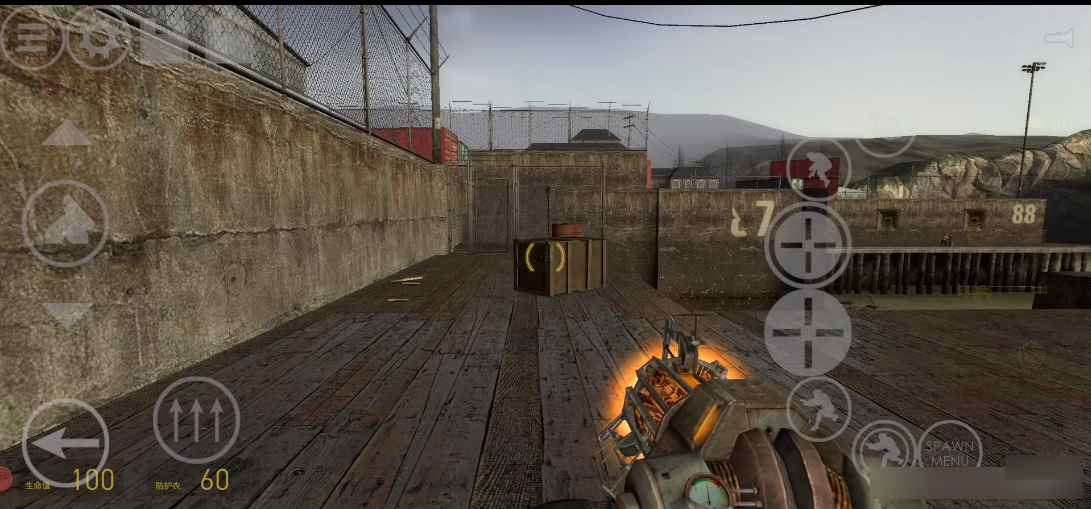Viewport: 1091px width, 509px height.
Task: Tap the upward triangle arrow
Action: pyautogui.click(x=67, y=133)
